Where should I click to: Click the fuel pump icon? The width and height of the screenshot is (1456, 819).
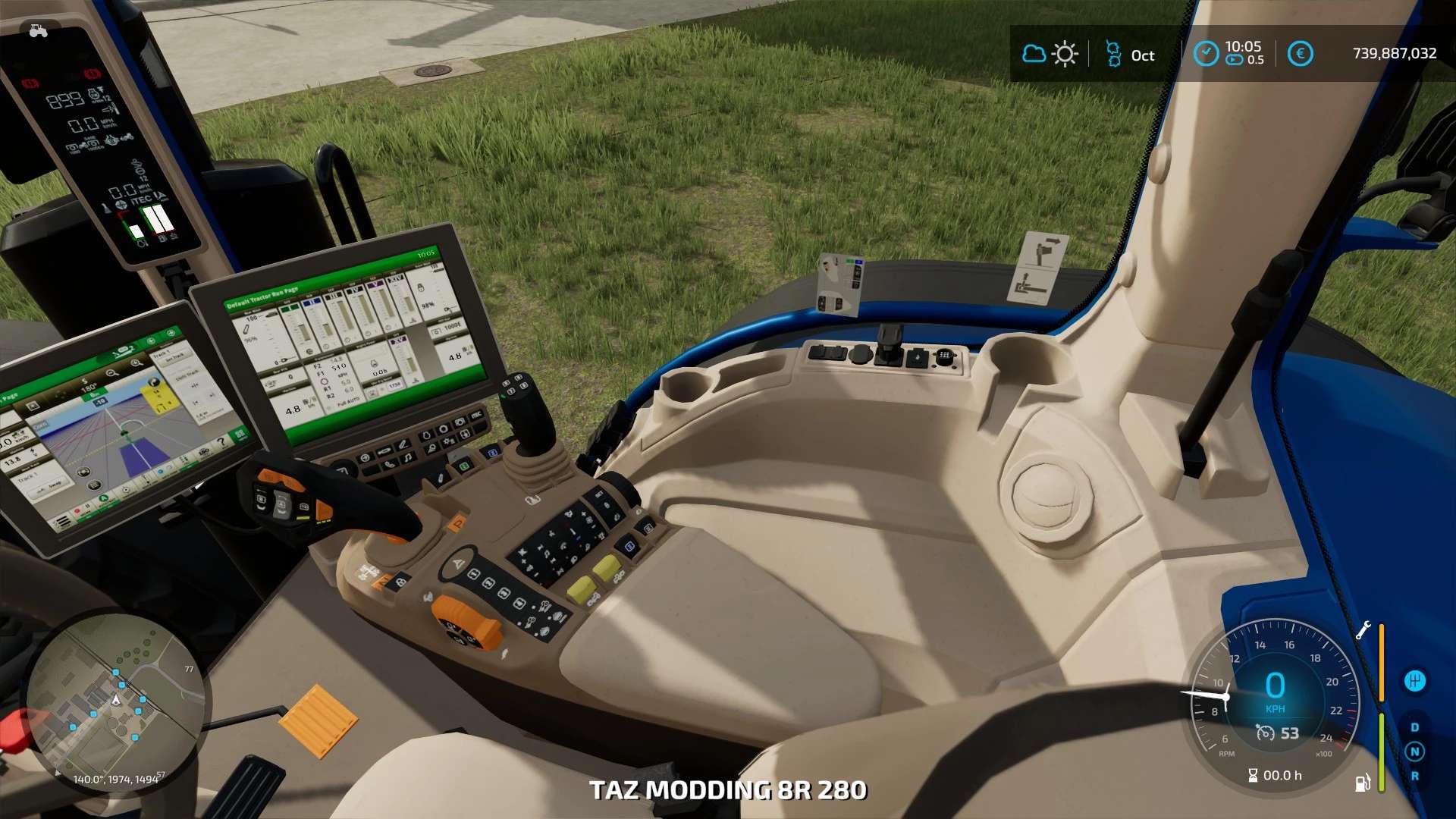point(1362,783)
